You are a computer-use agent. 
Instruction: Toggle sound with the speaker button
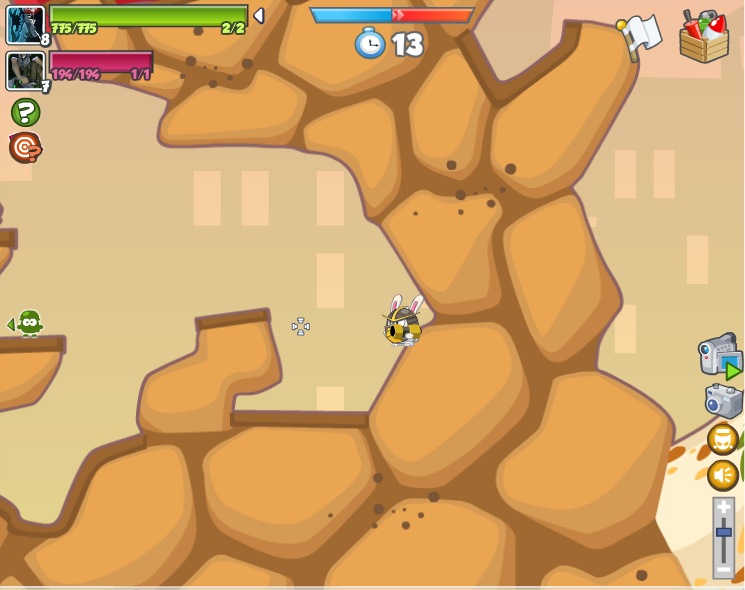723,475
